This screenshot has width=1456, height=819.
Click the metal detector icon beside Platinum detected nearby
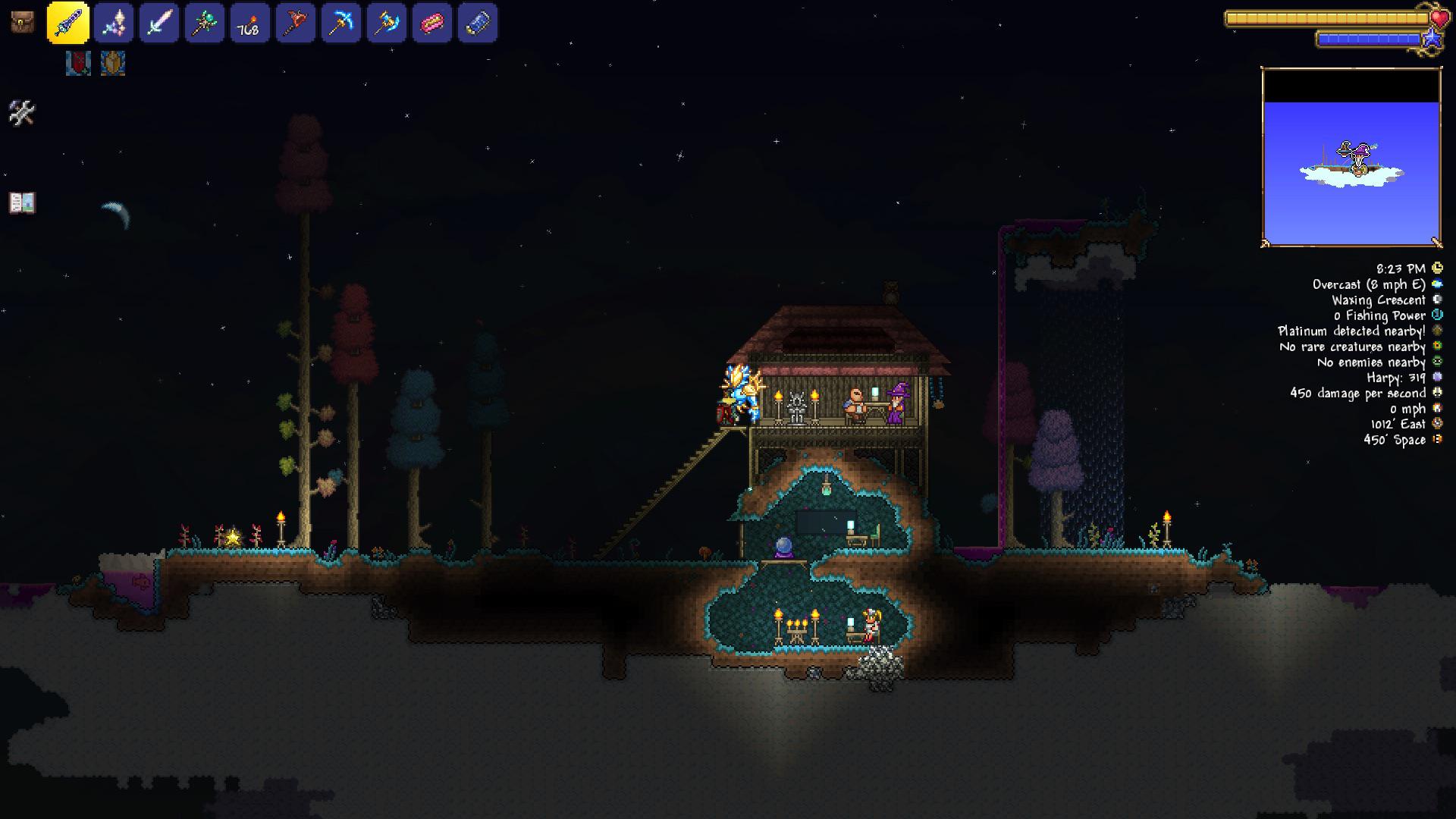(1438, 331)
